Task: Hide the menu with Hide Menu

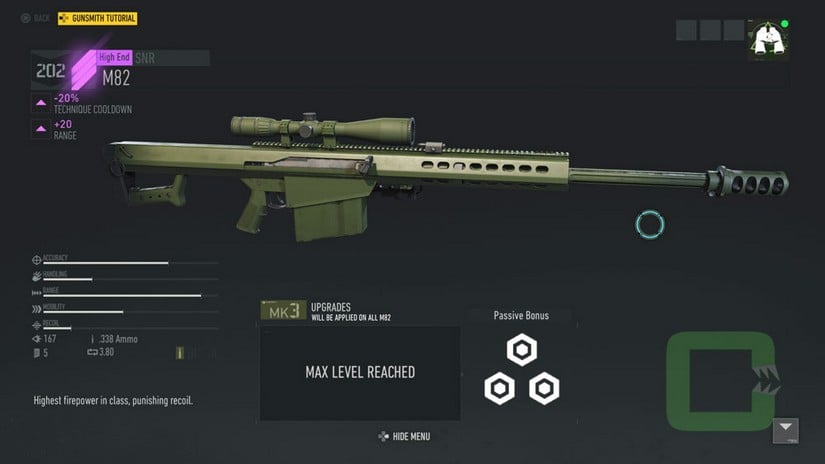Action: (404, 436)
